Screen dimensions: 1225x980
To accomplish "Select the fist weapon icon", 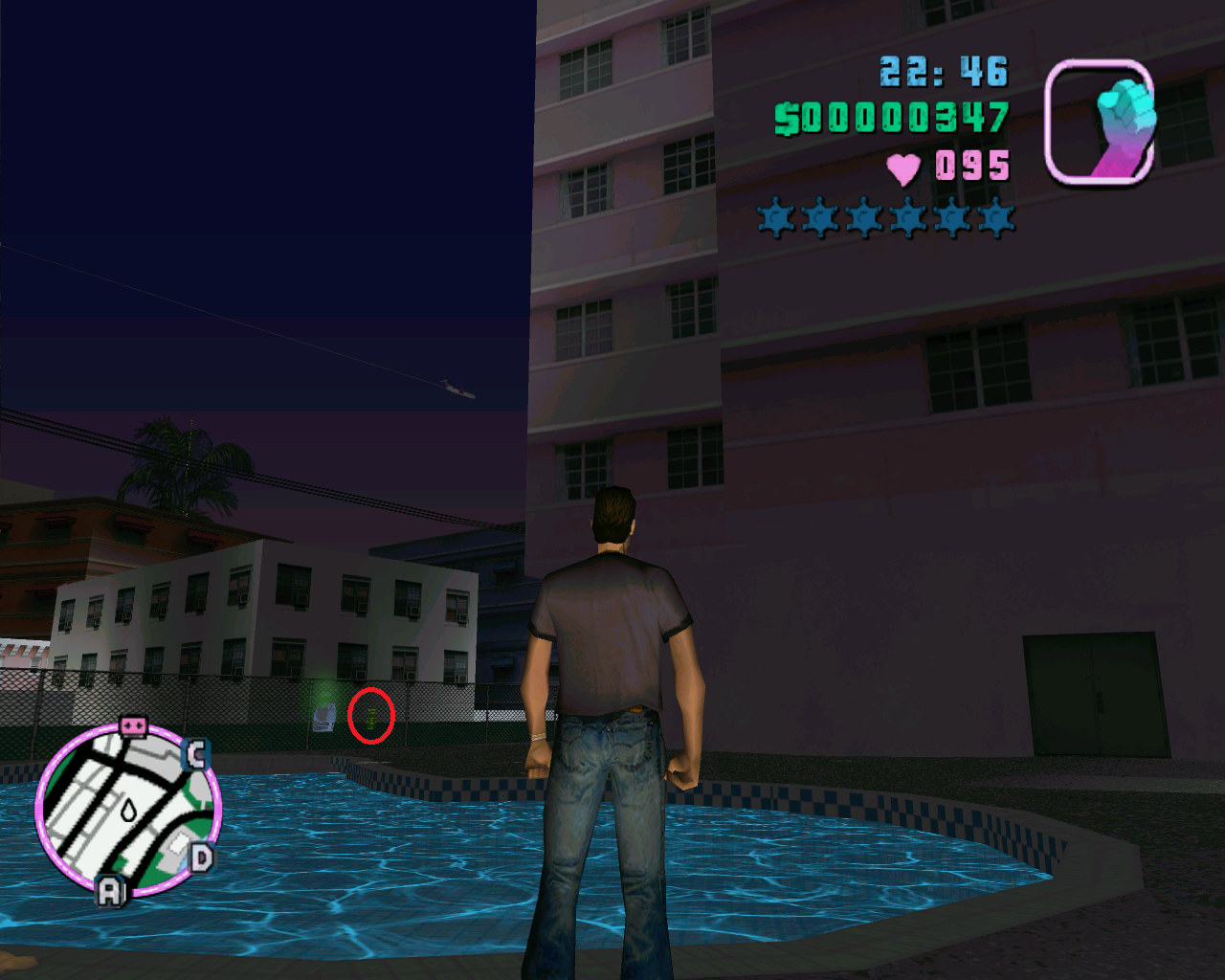I will click(1099, 122).
